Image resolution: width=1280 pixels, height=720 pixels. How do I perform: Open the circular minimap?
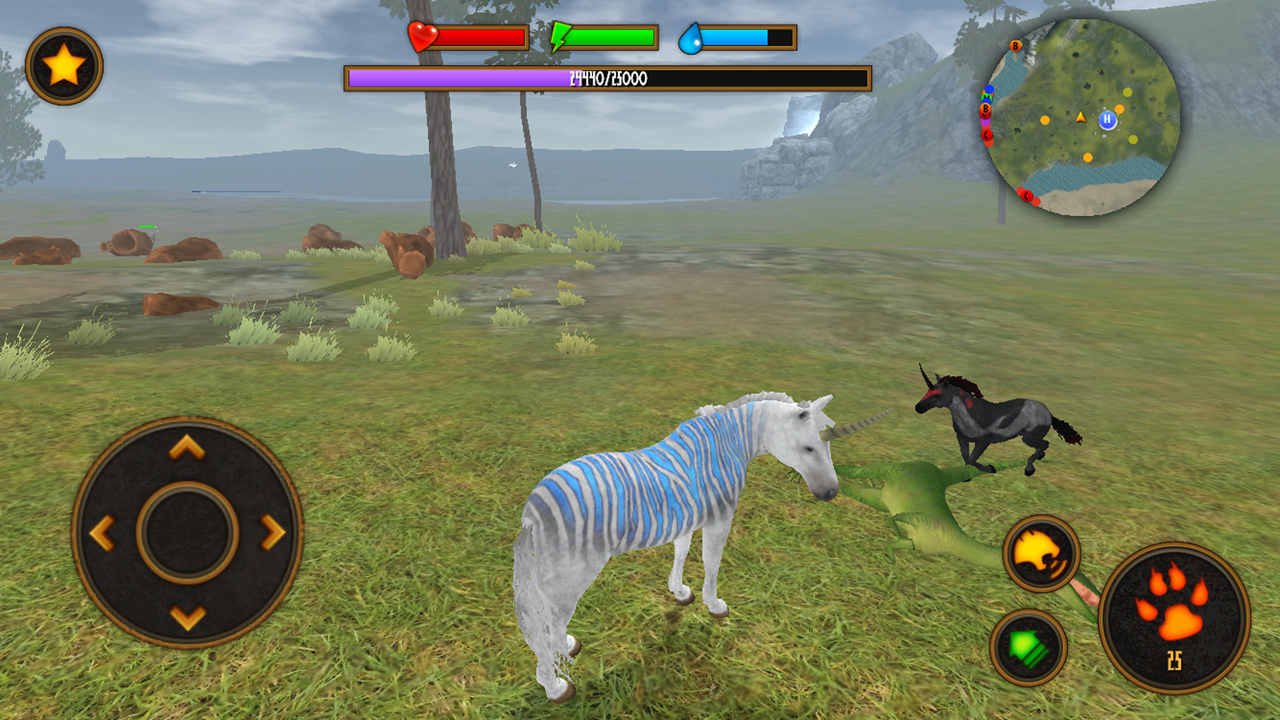coord(1082,118)
